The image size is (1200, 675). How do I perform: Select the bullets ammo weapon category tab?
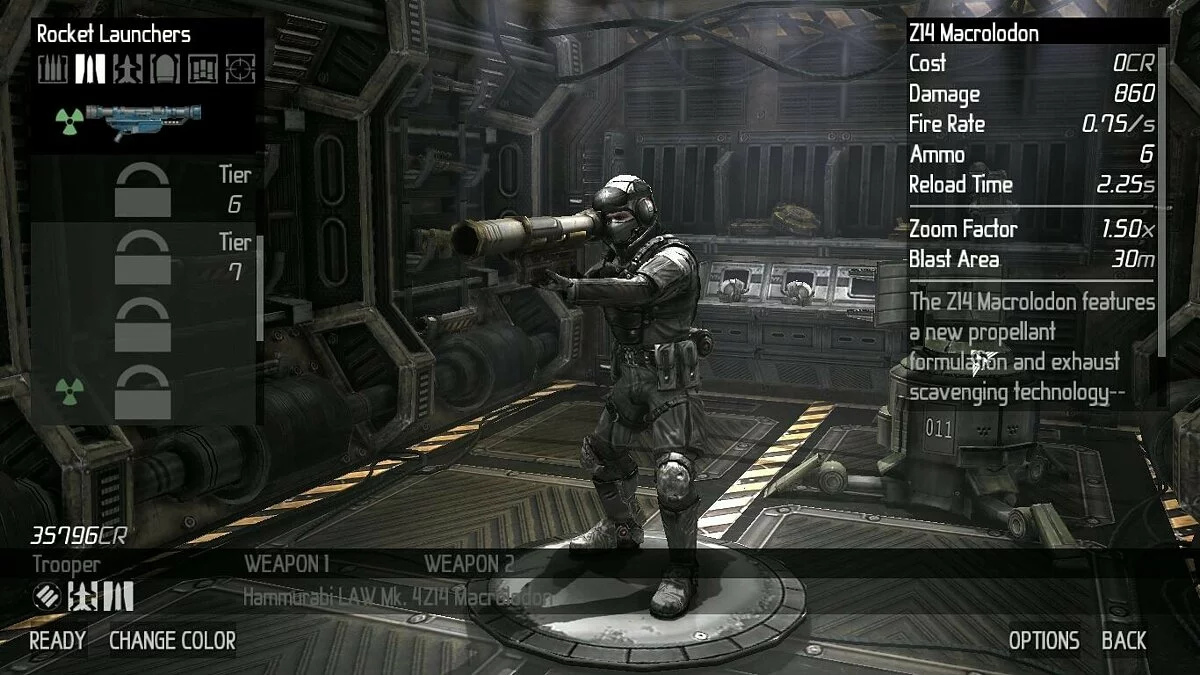53,69
